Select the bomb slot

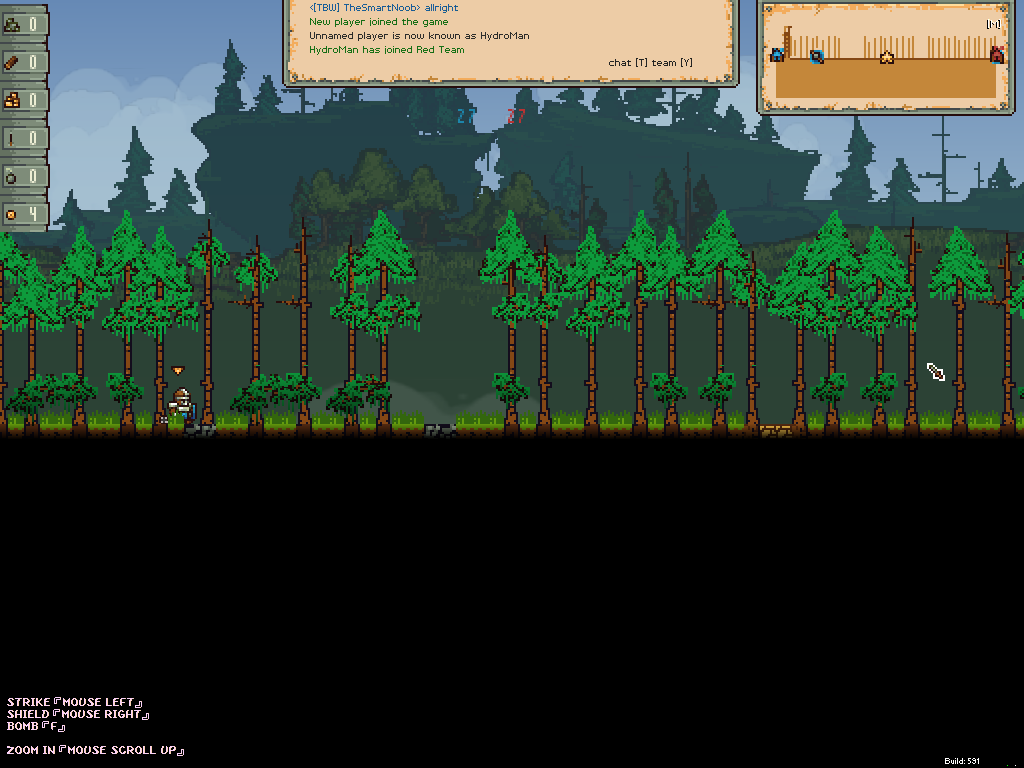click(x=23, y=176)
